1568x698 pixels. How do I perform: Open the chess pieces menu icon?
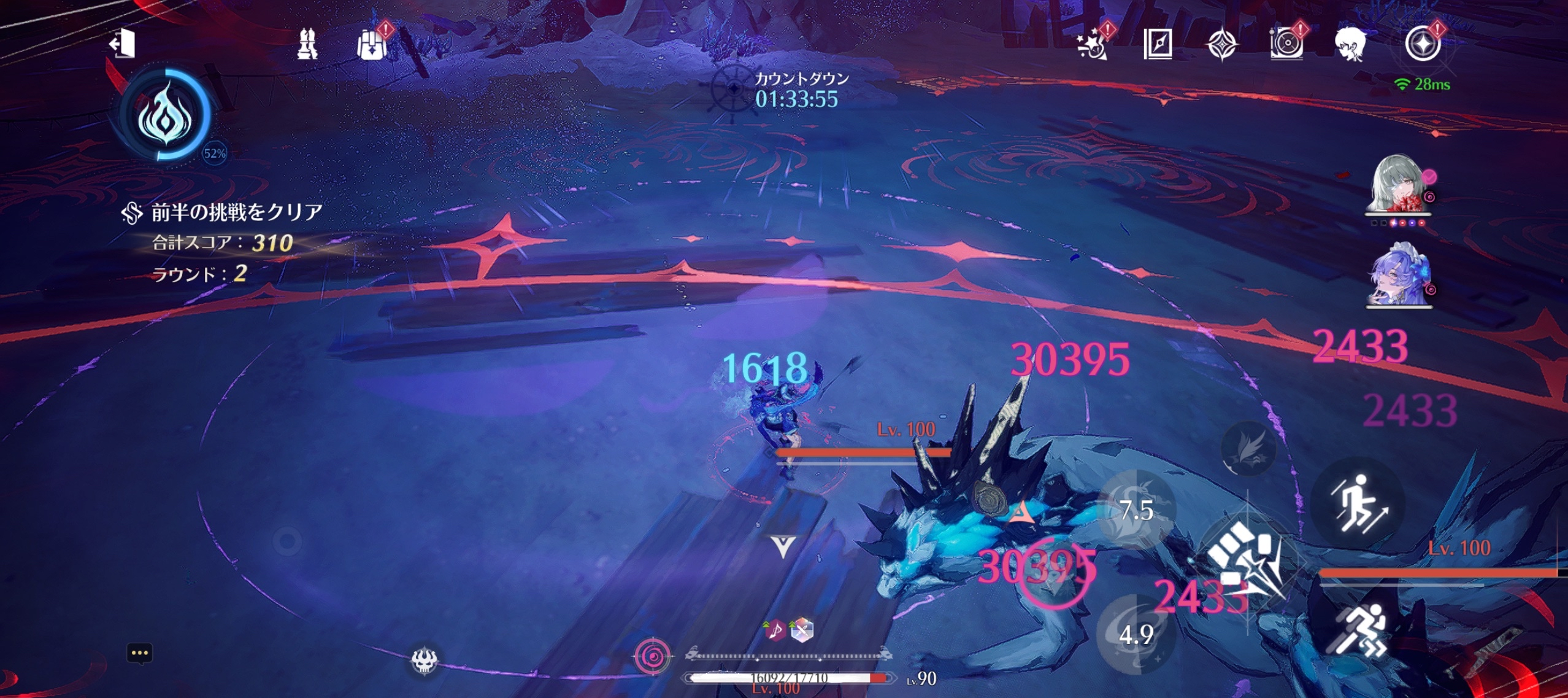(307, 44)
